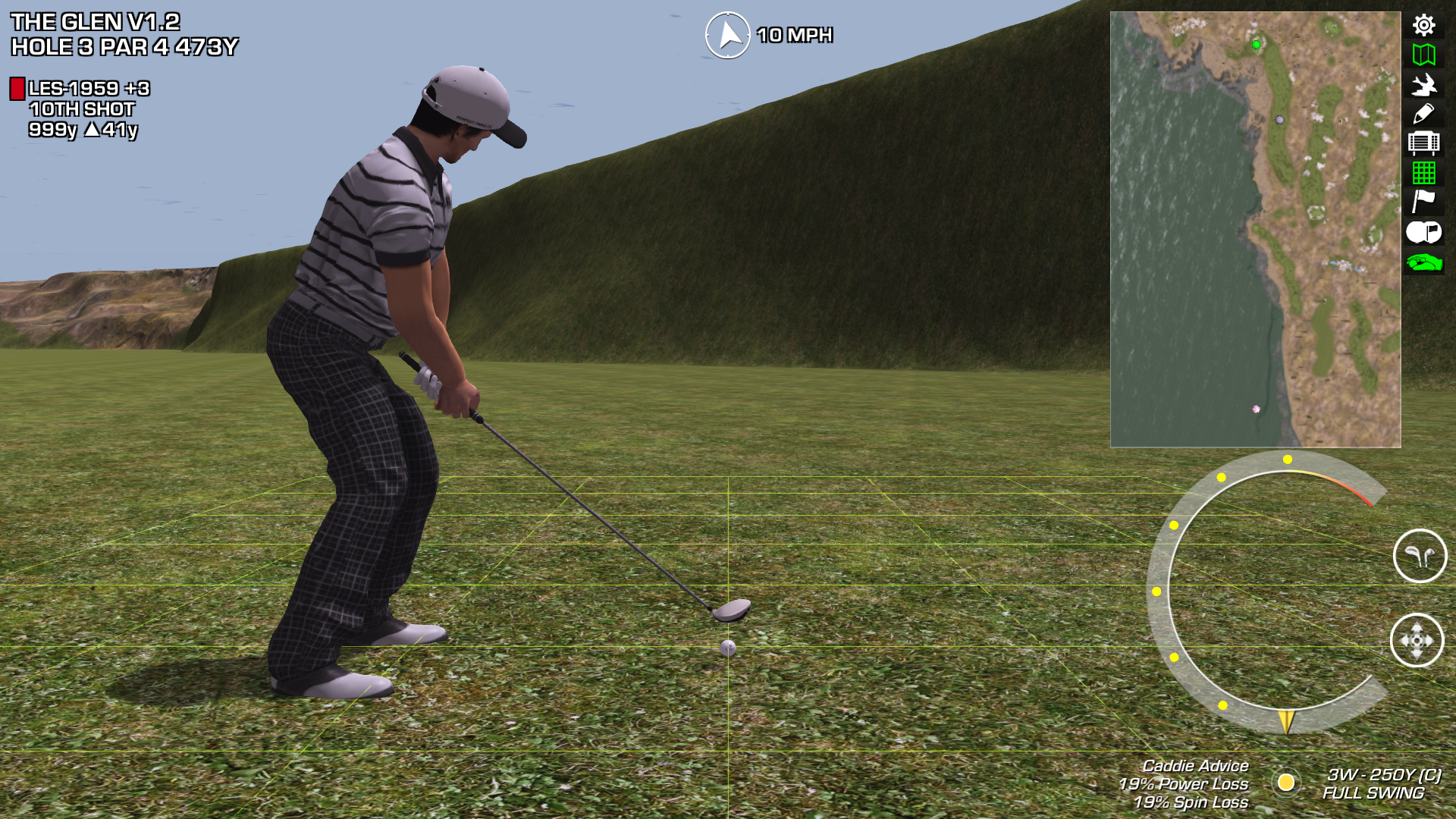Click the overhead course minimap
Image resolution: width=1456 pixels, height=819 pixels.
click(x=1255, y=229)
